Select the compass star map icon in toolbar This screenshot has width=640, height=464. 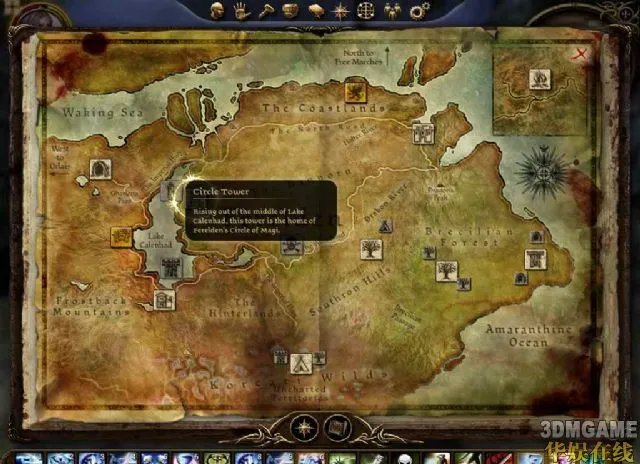coord(341,11)
